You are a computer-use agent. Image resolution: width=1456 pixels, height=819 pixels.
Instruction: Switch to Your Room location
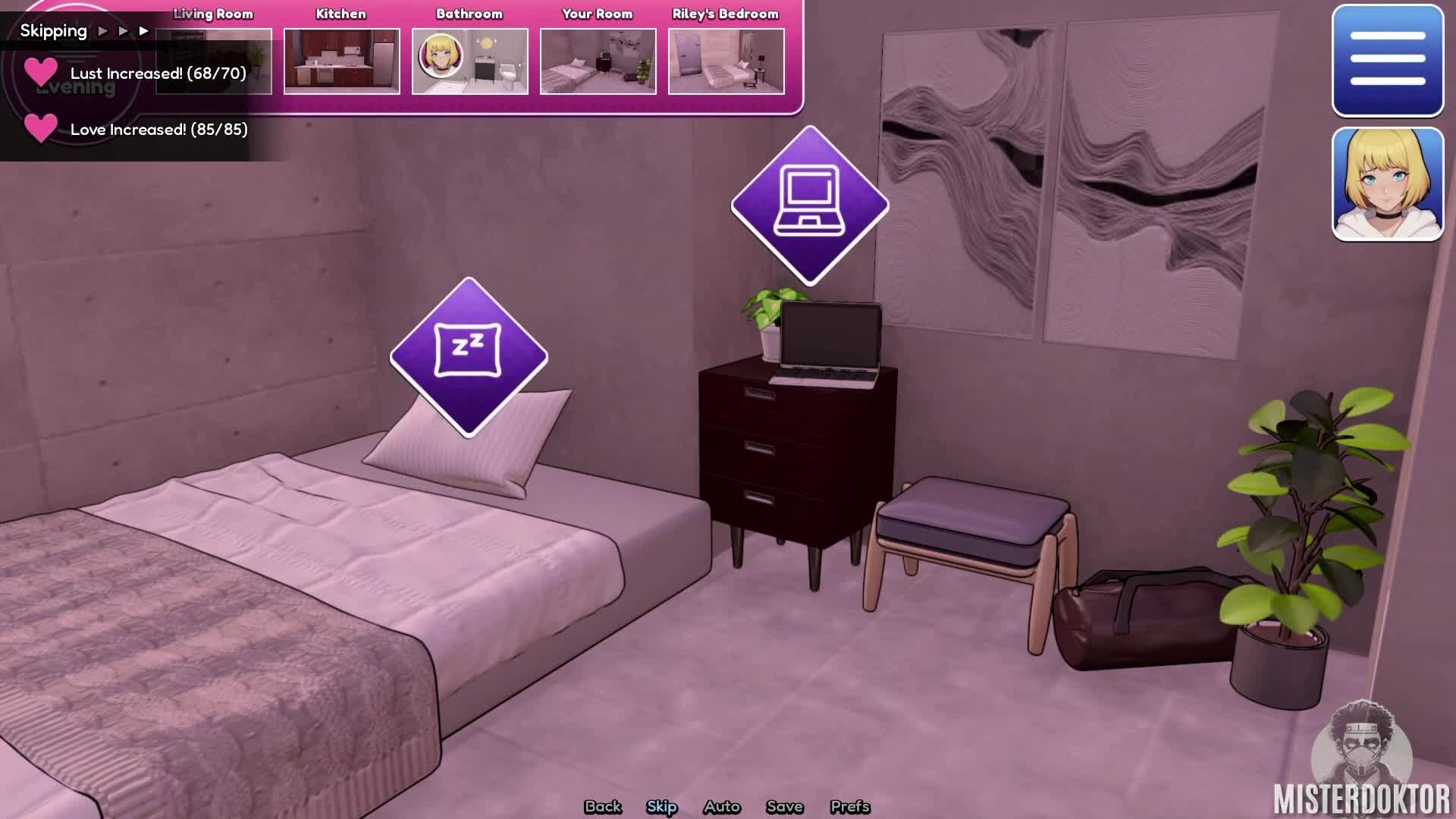598,61
